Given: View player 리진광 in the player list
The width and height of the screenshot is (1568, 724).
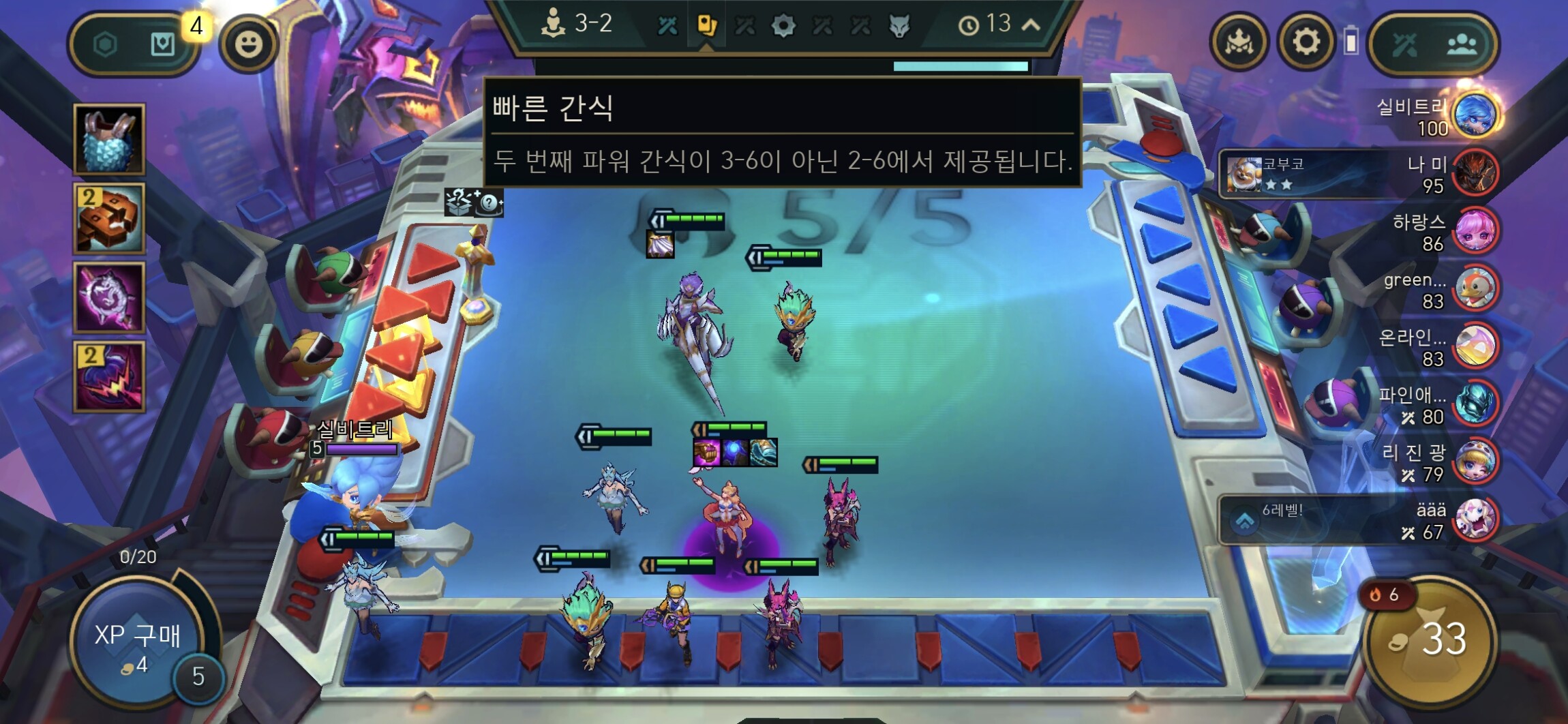Looking at the screenshot, I should click(x=1475, y=462).
